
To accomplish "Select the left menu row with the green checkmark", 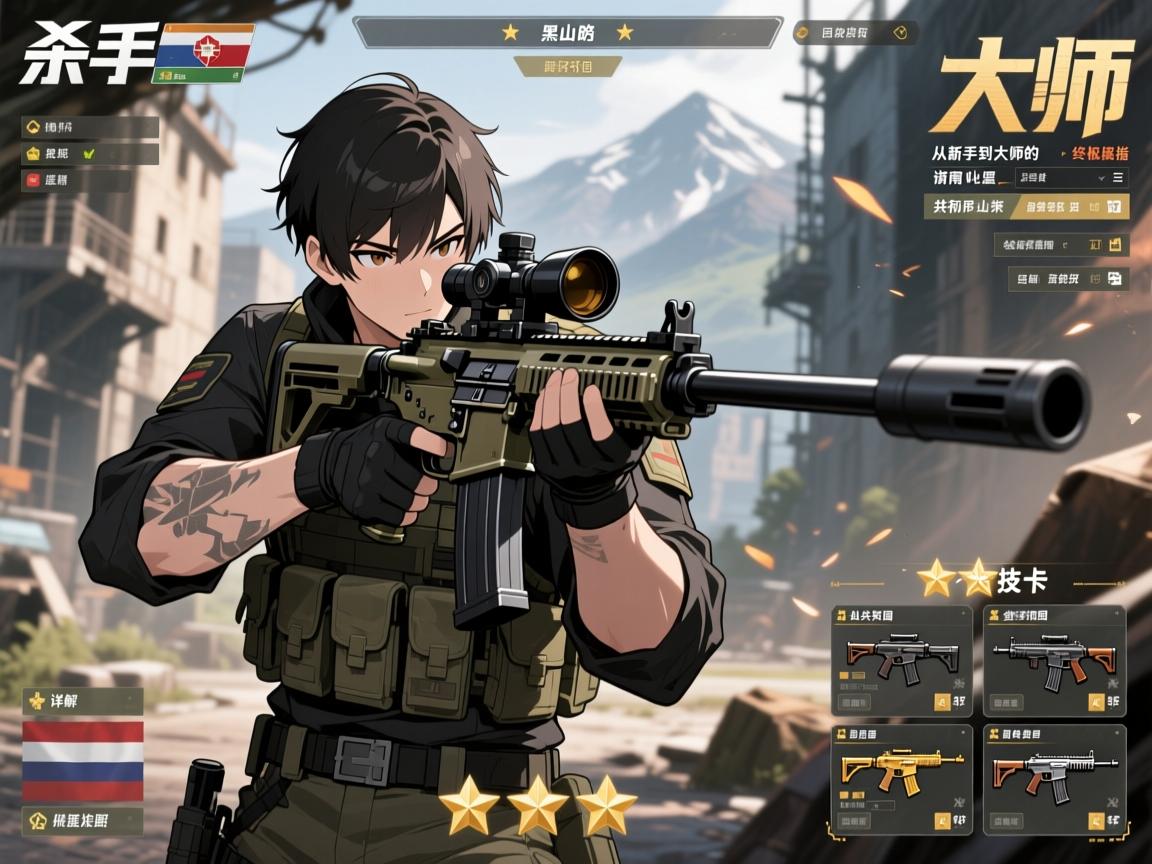I will [90, 154].
